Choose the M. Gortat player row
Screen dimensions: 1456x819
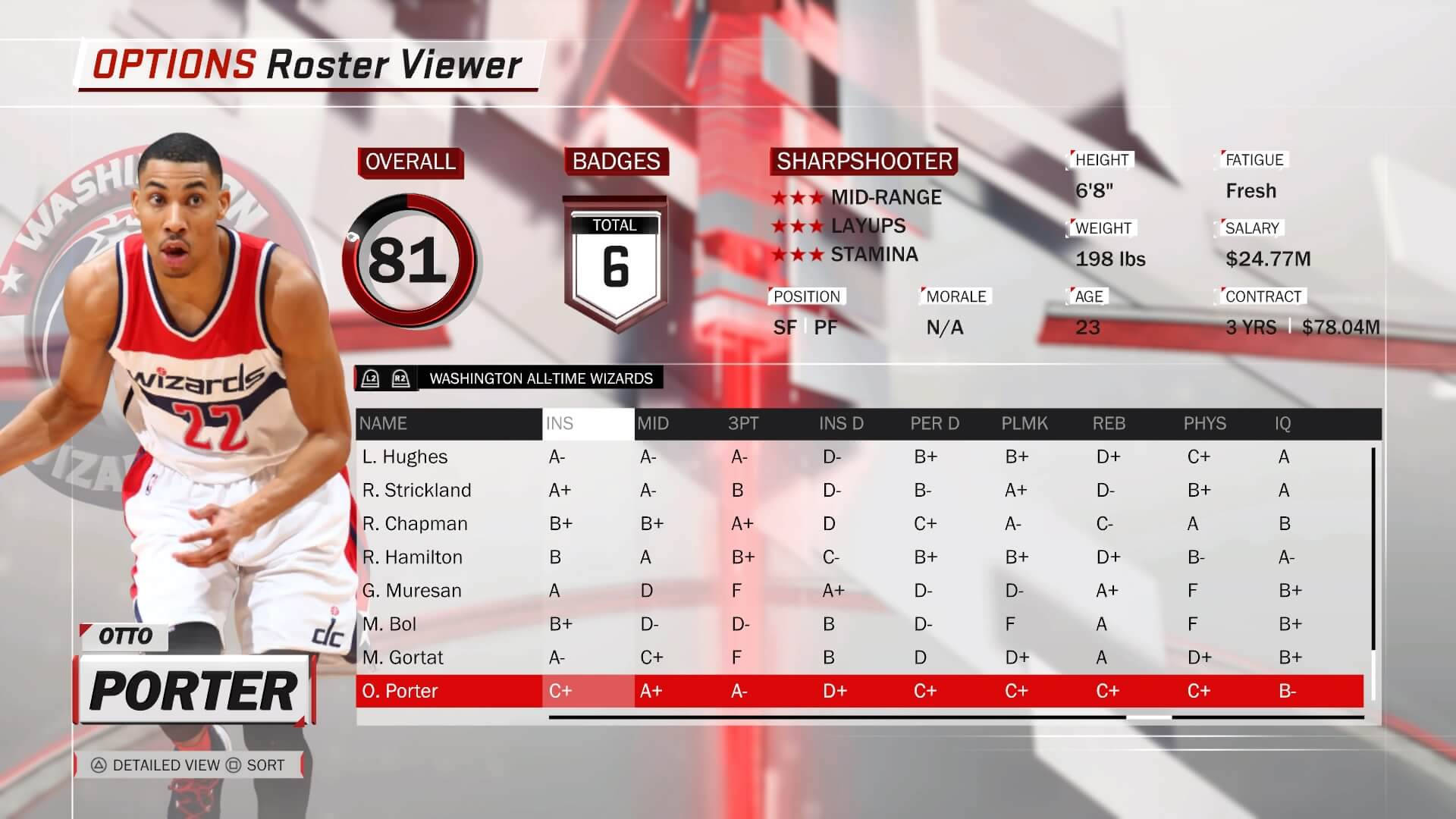(403, 657)
